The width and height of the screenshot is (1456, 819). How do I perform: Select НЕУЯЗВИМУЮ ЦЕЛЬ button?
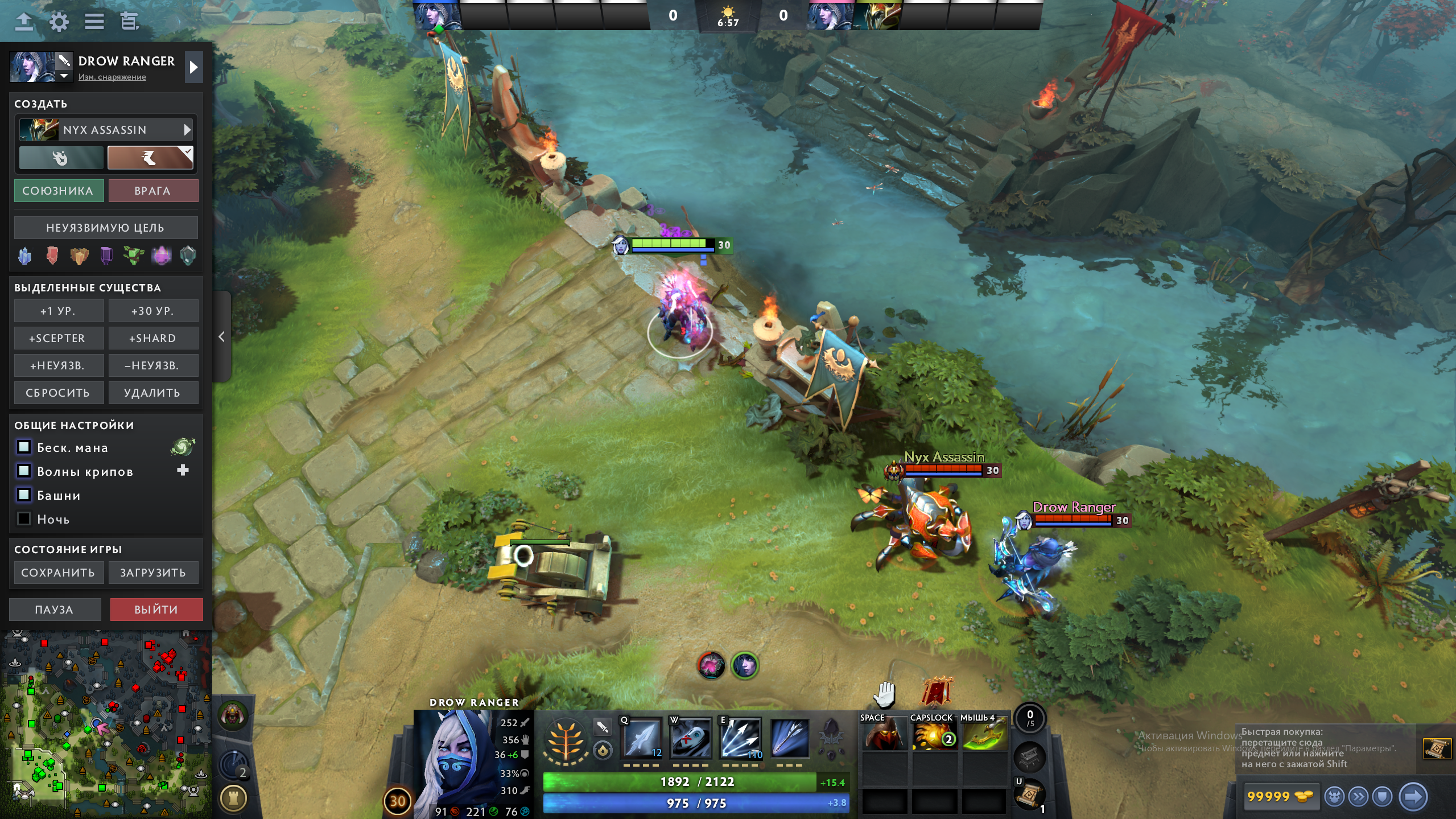(x=106, y=228)
